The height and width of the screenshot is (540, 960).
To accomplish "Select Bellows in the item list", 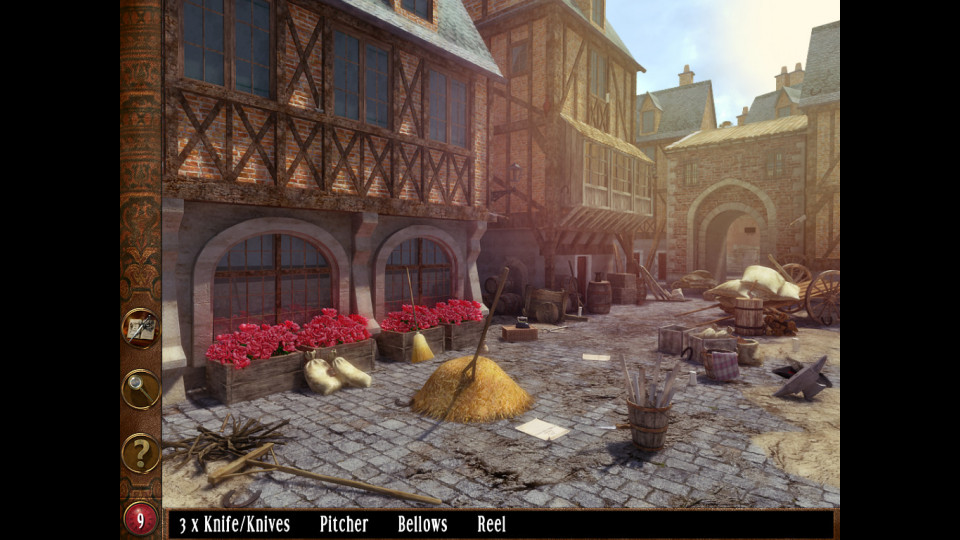I will 422,524.
